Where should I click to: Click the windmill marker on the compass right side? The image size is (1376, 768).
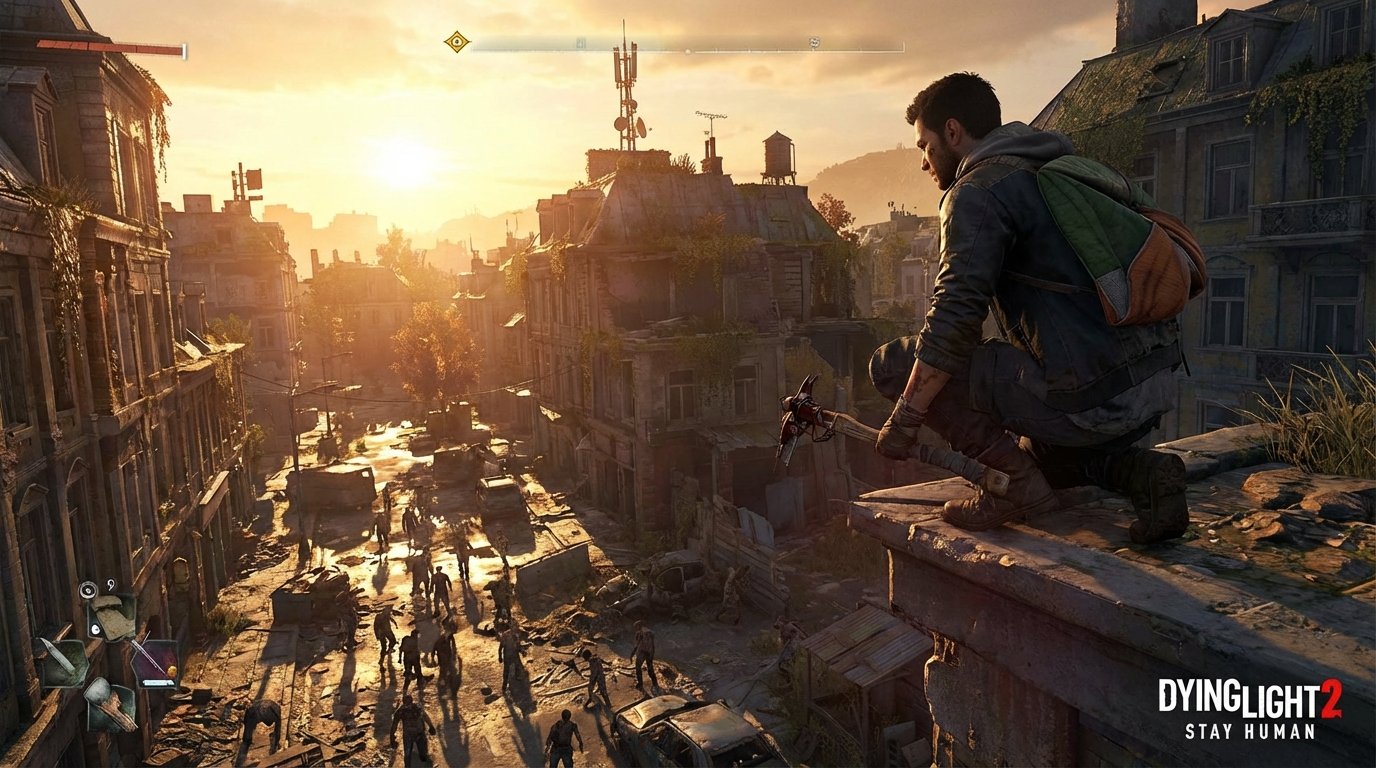pyautogui.click(x=813, y=41)
